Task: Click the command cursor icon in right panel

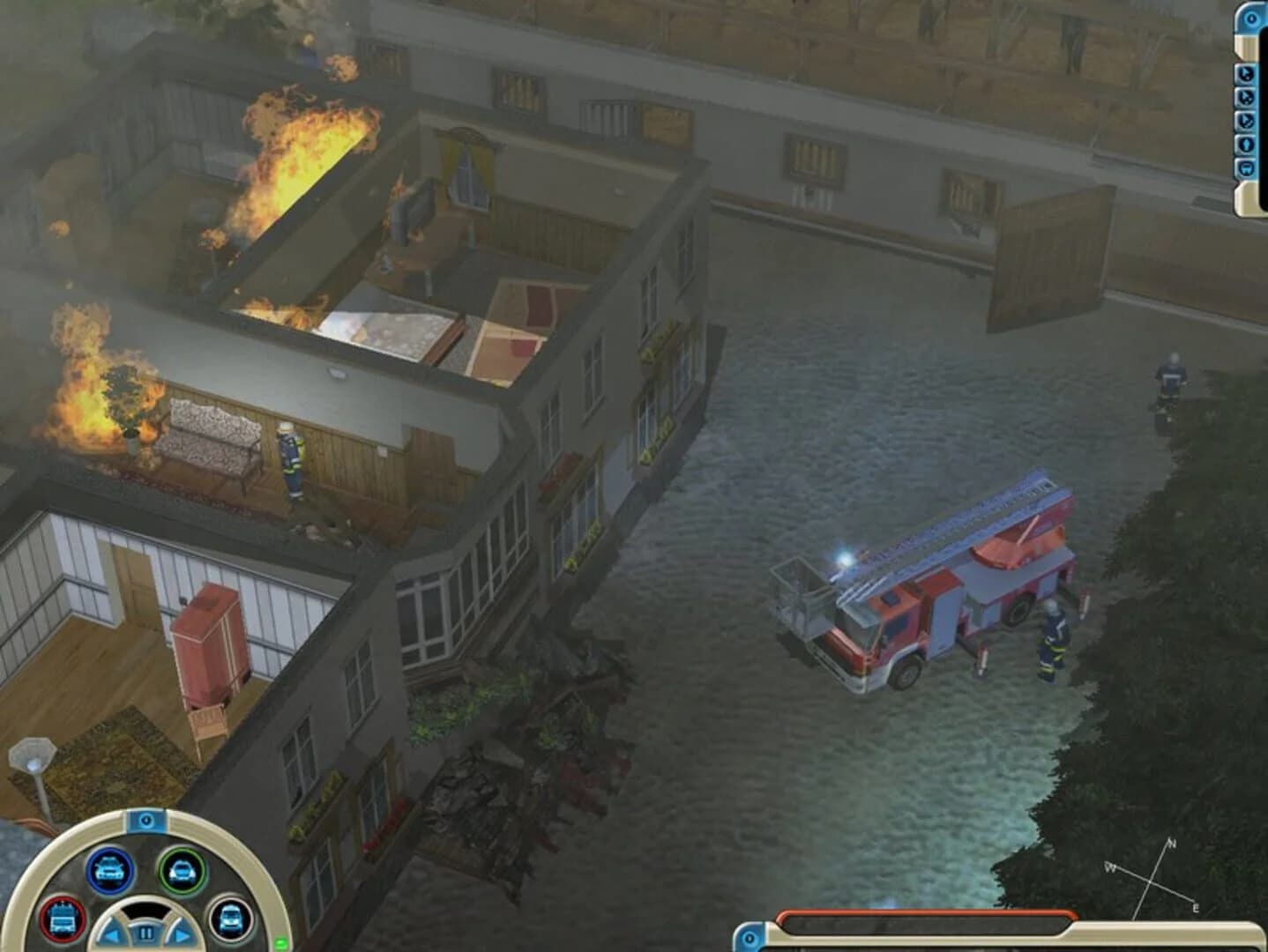Action: tap(1247, 75)
